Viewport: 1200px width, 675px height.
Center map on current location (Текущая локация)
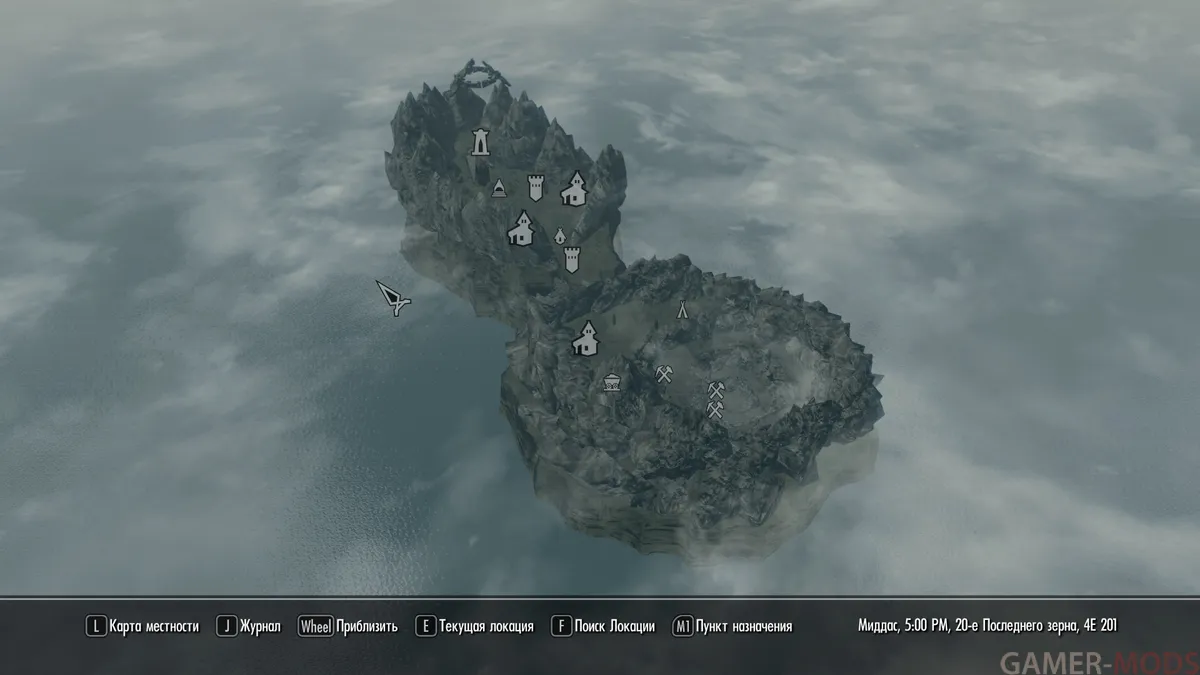[x=475, y=627]
